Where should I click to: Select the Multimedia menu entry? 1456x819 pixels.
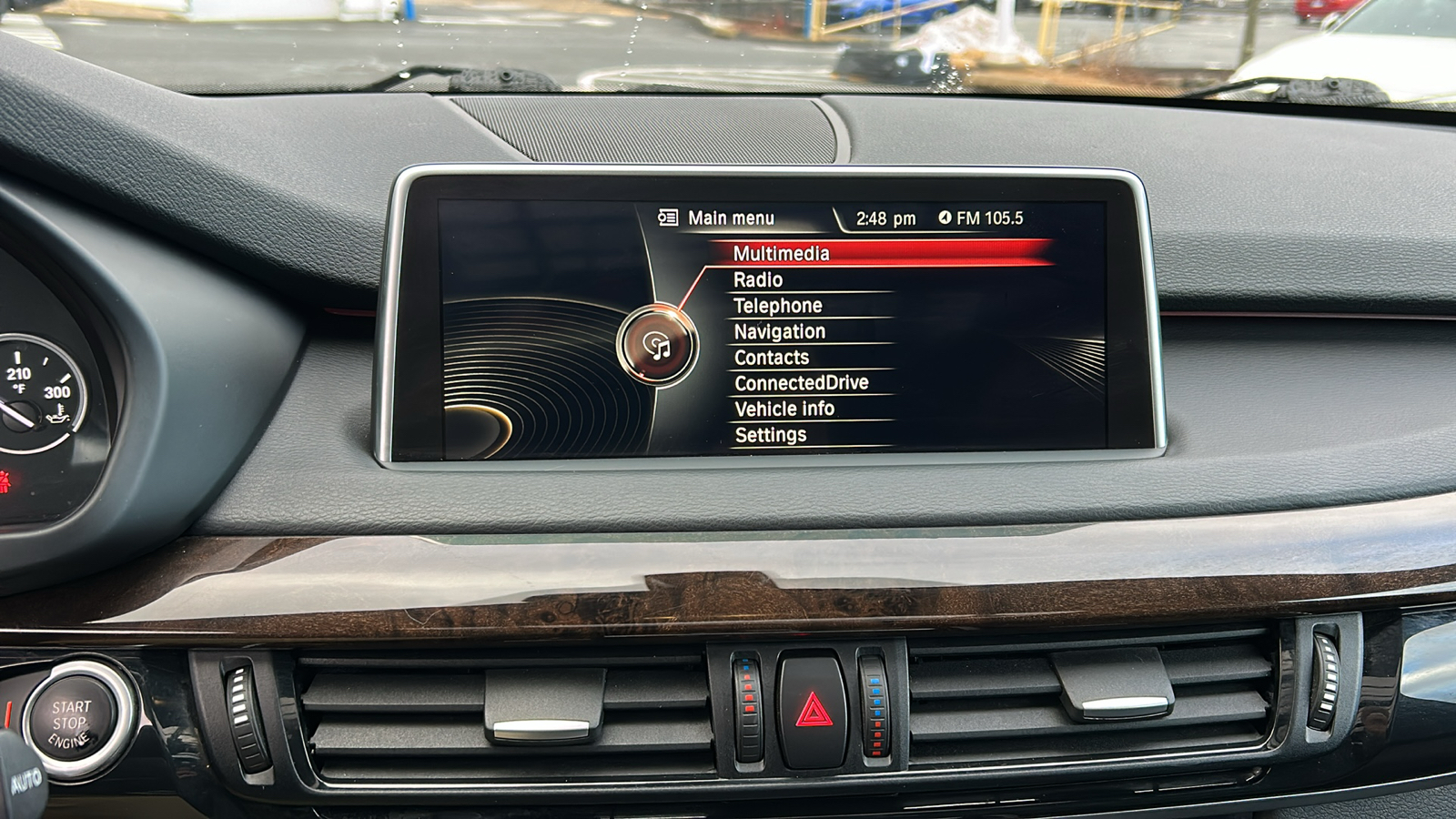781,253
